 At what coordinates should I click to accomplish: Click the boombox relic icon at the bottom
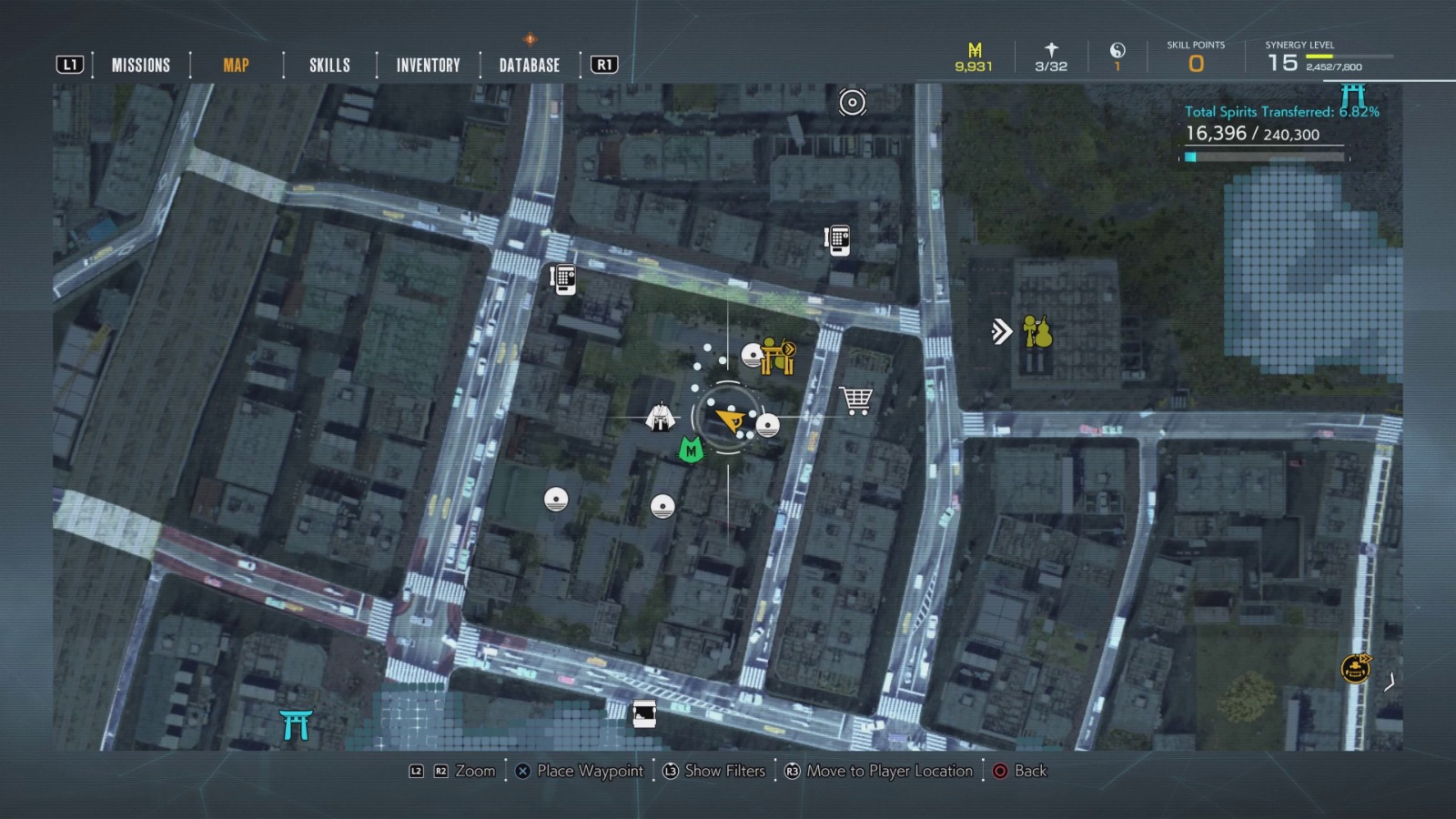tap(646, 715)
